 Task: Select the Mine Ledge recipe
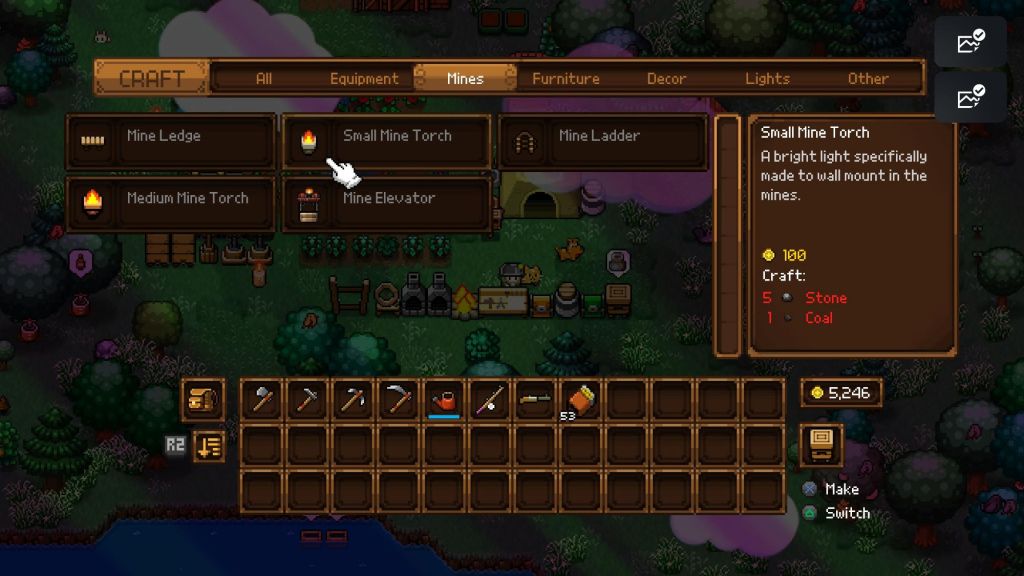point(171,141)
